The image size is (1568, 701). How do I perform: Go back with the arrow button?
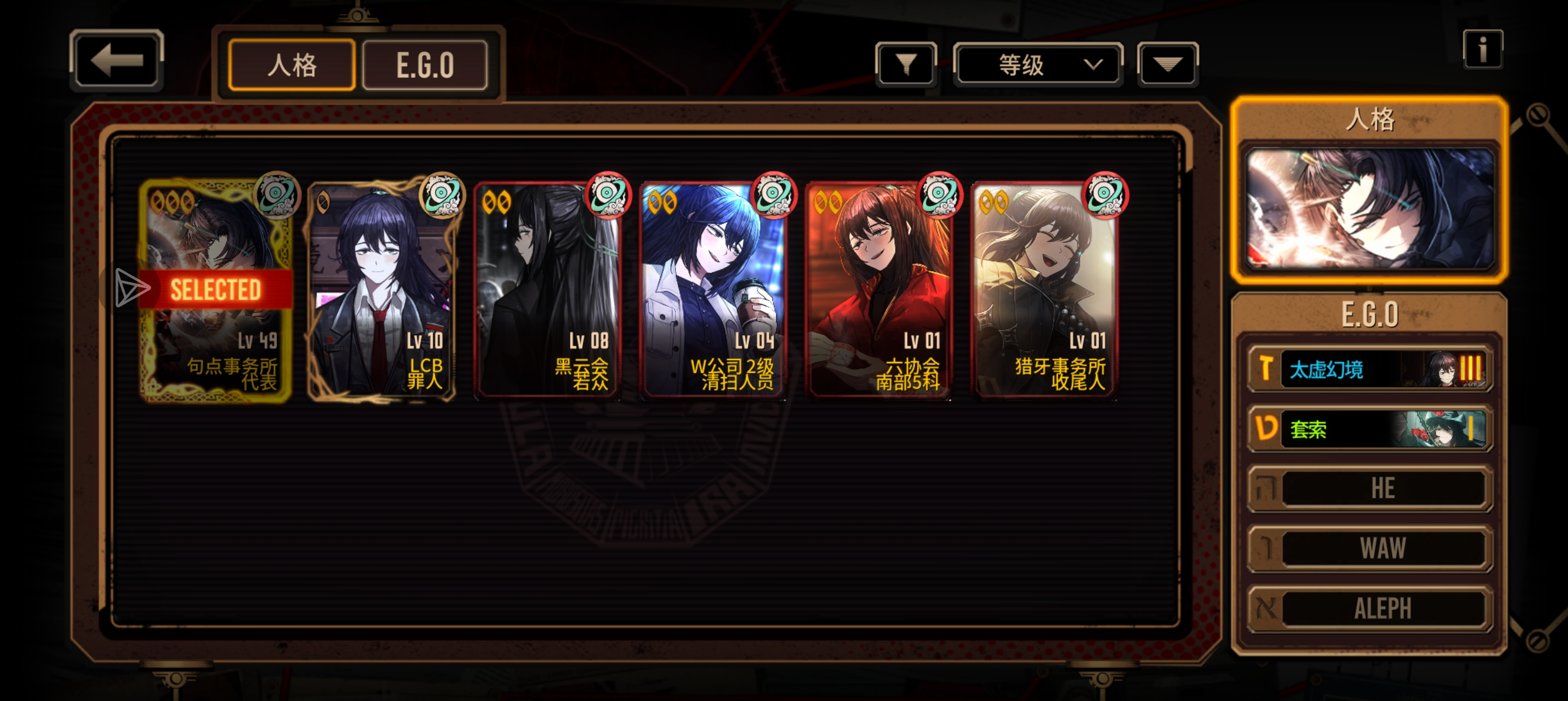(x=117, y=61)
